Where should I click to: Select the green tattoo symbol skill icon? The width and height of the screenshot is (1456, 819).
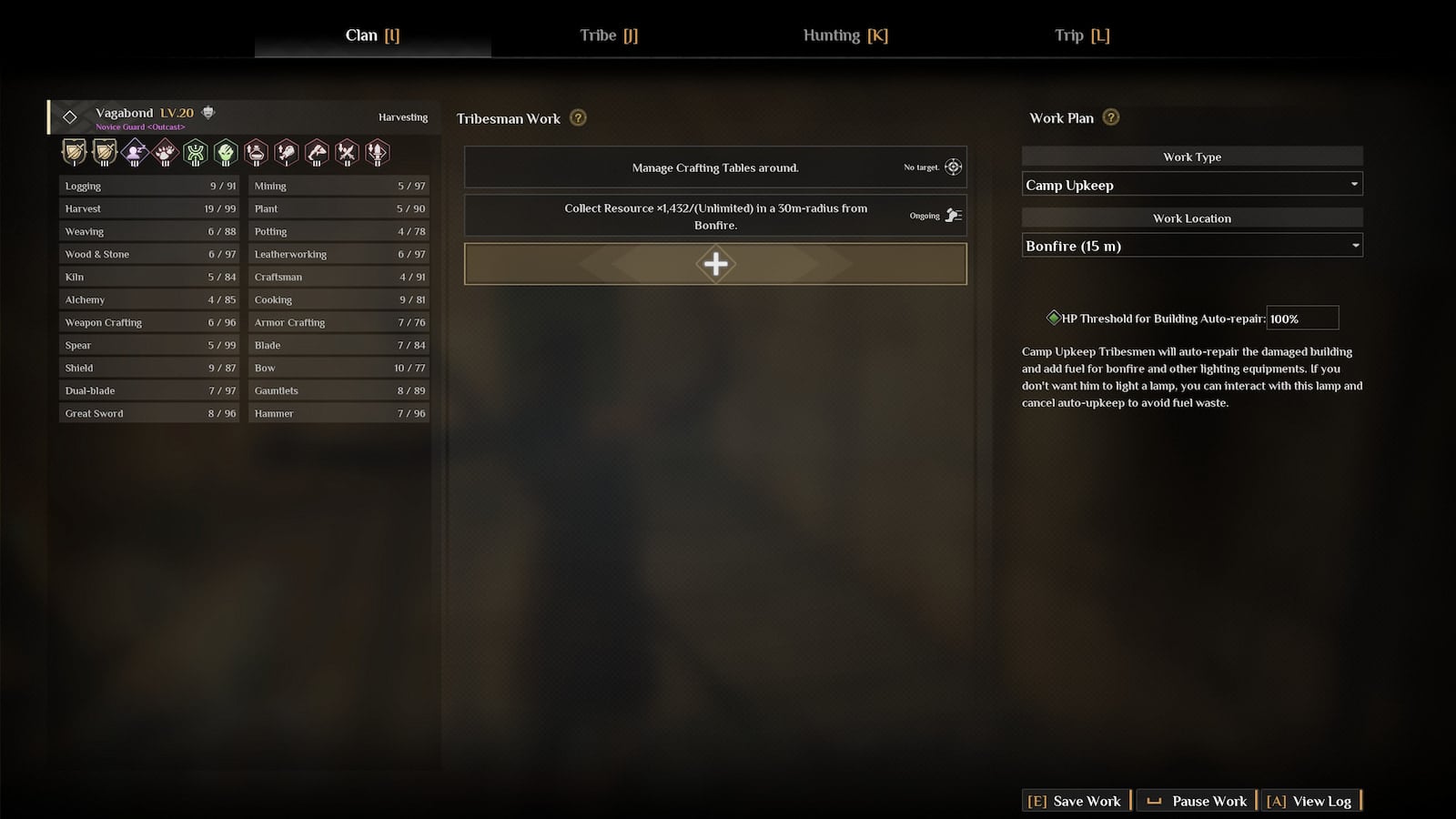click(195, 152)
